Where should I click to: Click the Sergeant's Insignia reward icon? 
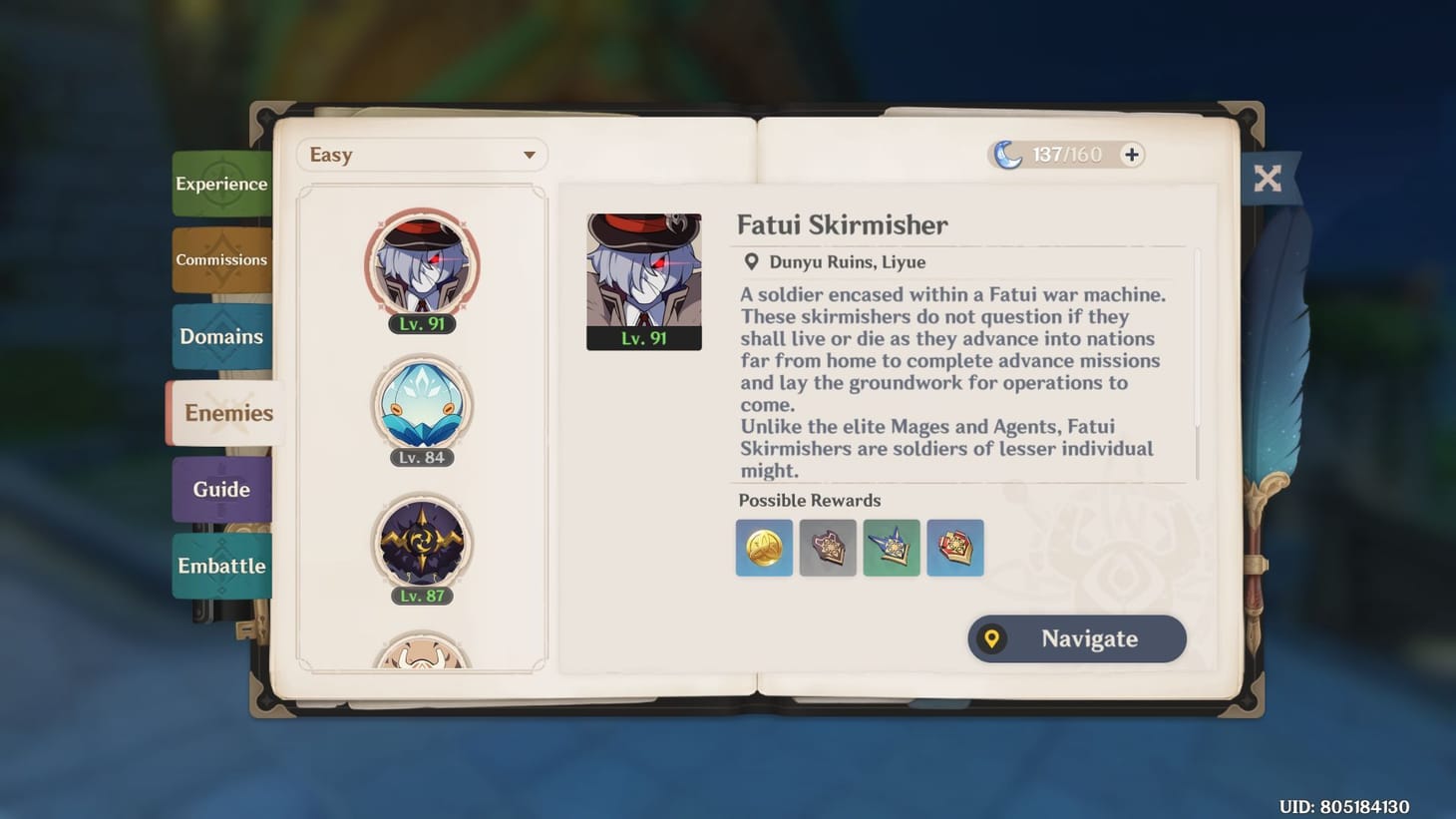point(892,548)
